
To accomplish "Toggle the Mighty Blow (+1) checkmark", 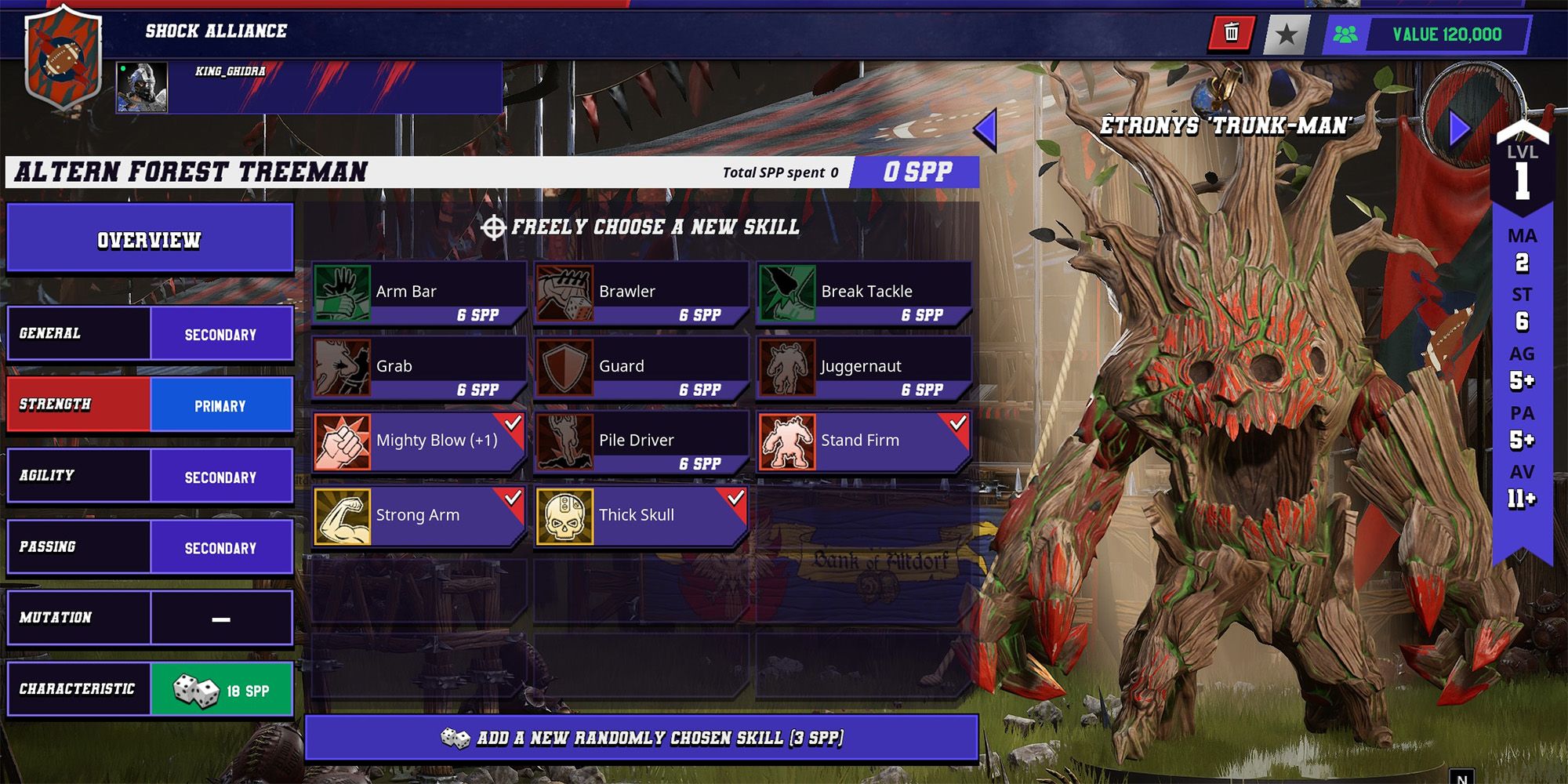I will (514, 423).
